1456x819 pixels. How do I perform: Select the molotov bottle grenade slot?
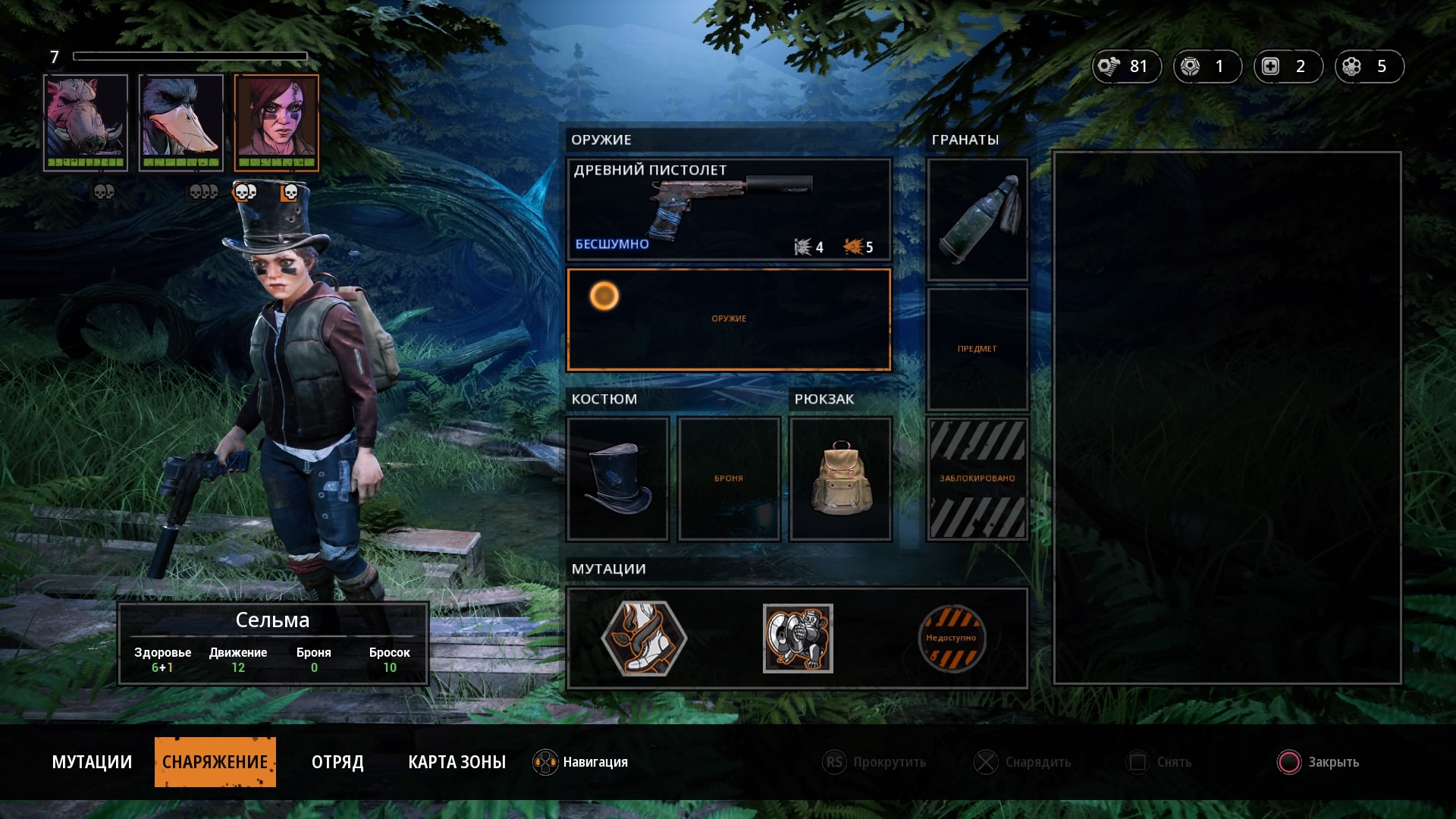click(977, 219)
